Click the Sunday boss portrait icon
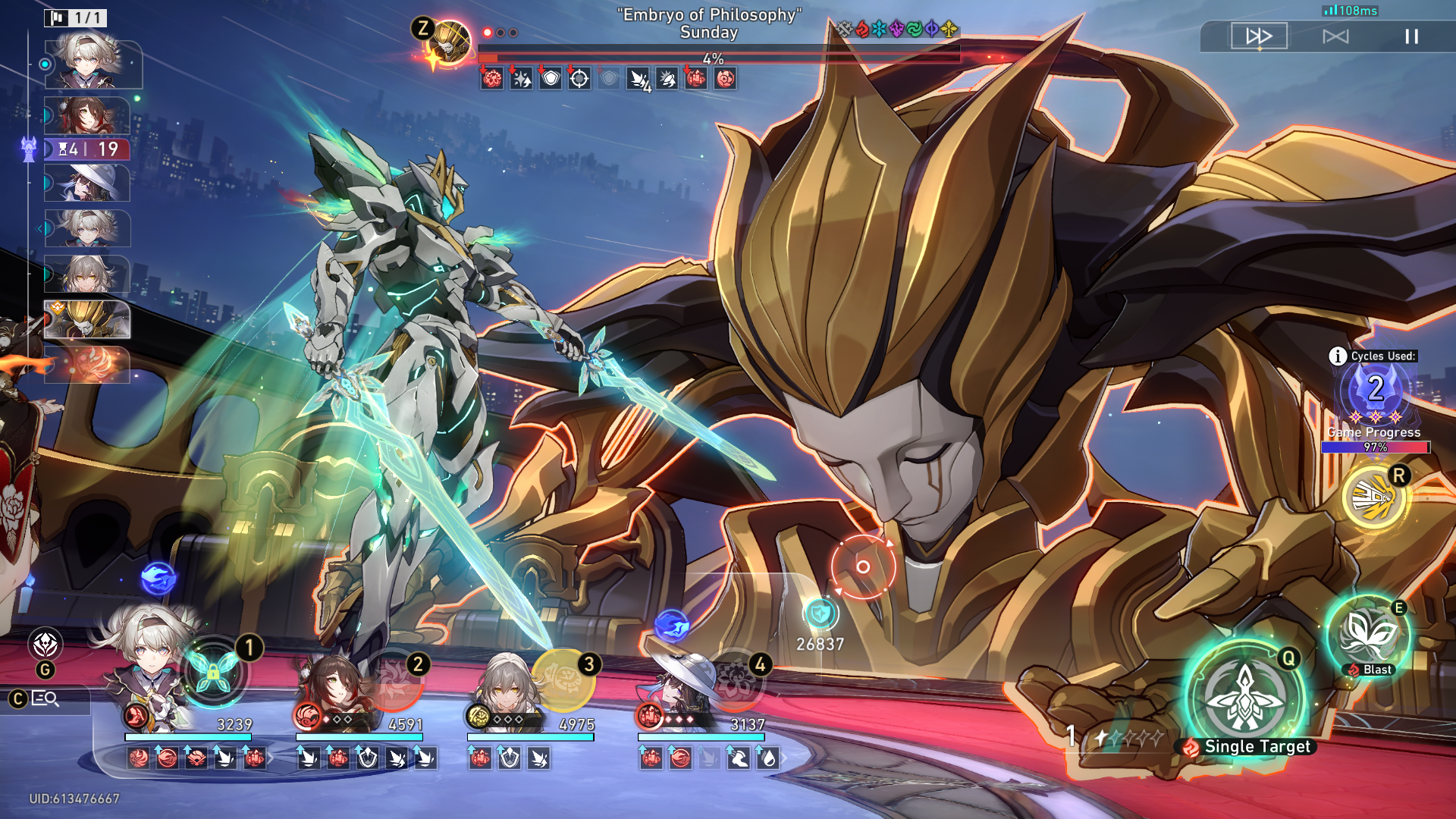The height and width of the screenshot is (819, 1456). [x=449, y=42]
